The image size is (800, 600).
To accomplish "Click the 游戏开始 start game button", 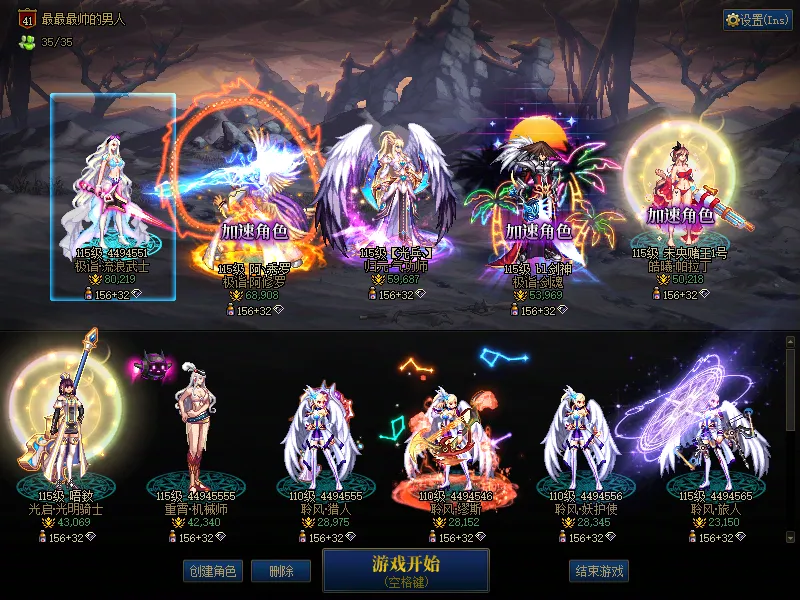I will coord(405,570).
